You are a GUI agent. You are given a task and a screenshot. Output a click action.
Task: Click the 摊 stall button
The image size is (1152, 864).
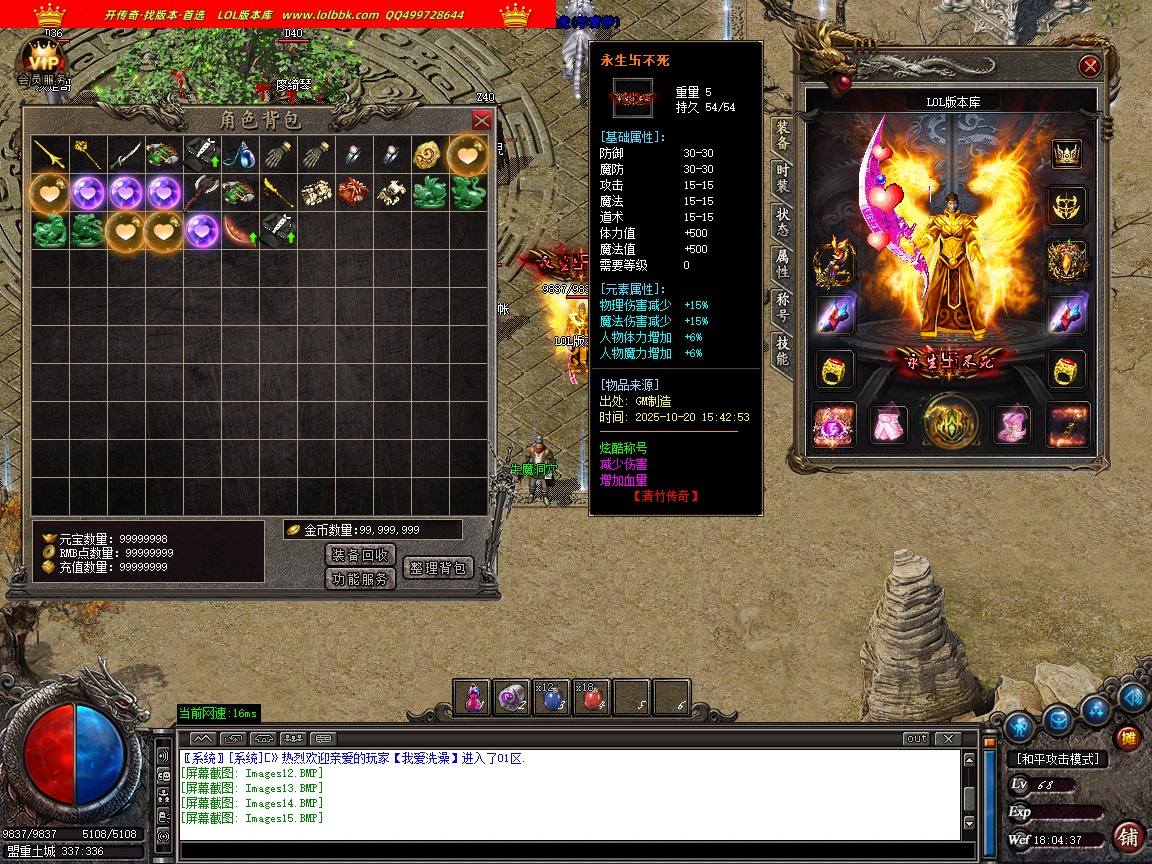(1128, 739)
